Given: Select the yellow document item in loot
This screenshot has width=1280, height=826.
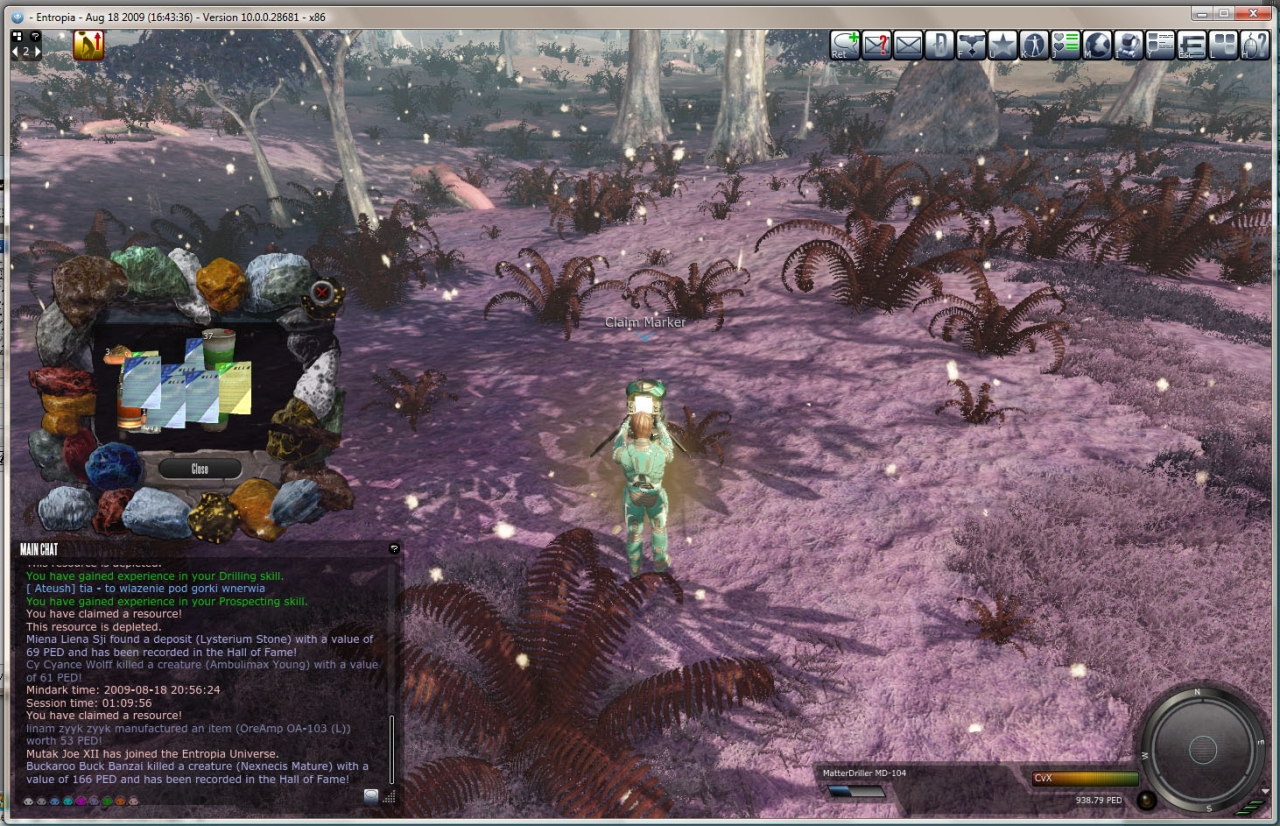Looking at the screenshot, I should click(236, 388).
